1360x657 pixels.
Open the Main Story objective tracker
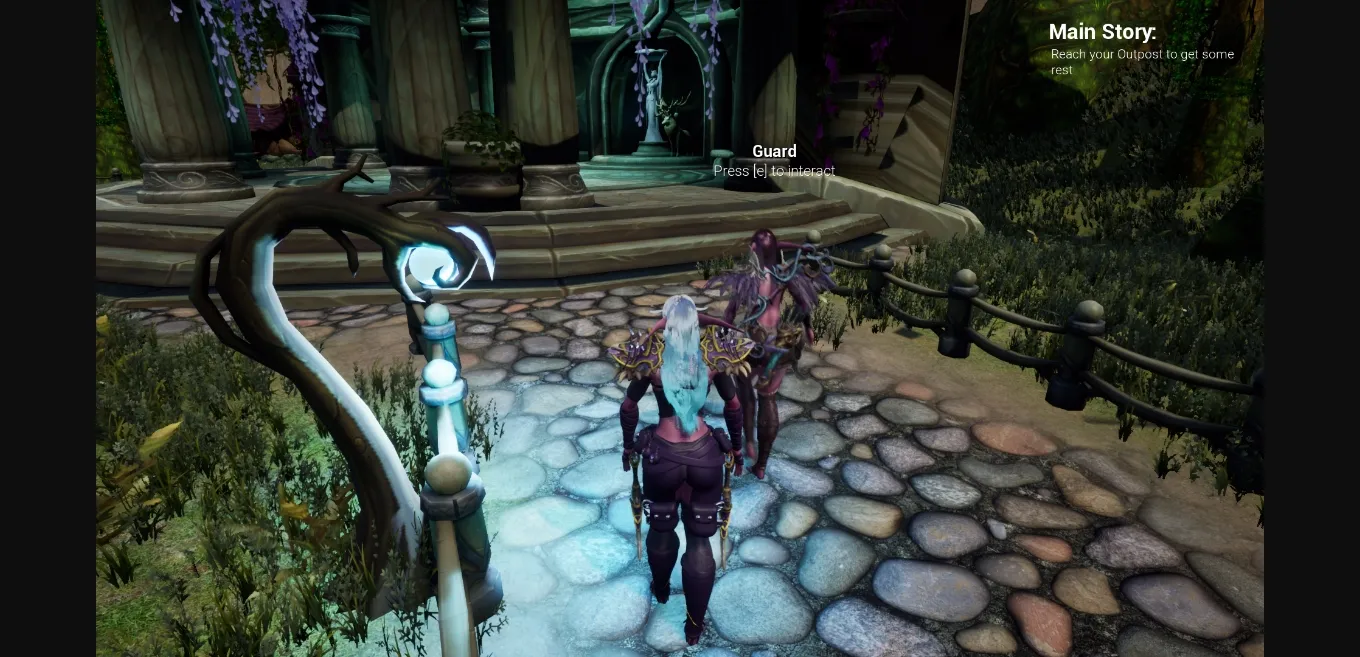1102,33
